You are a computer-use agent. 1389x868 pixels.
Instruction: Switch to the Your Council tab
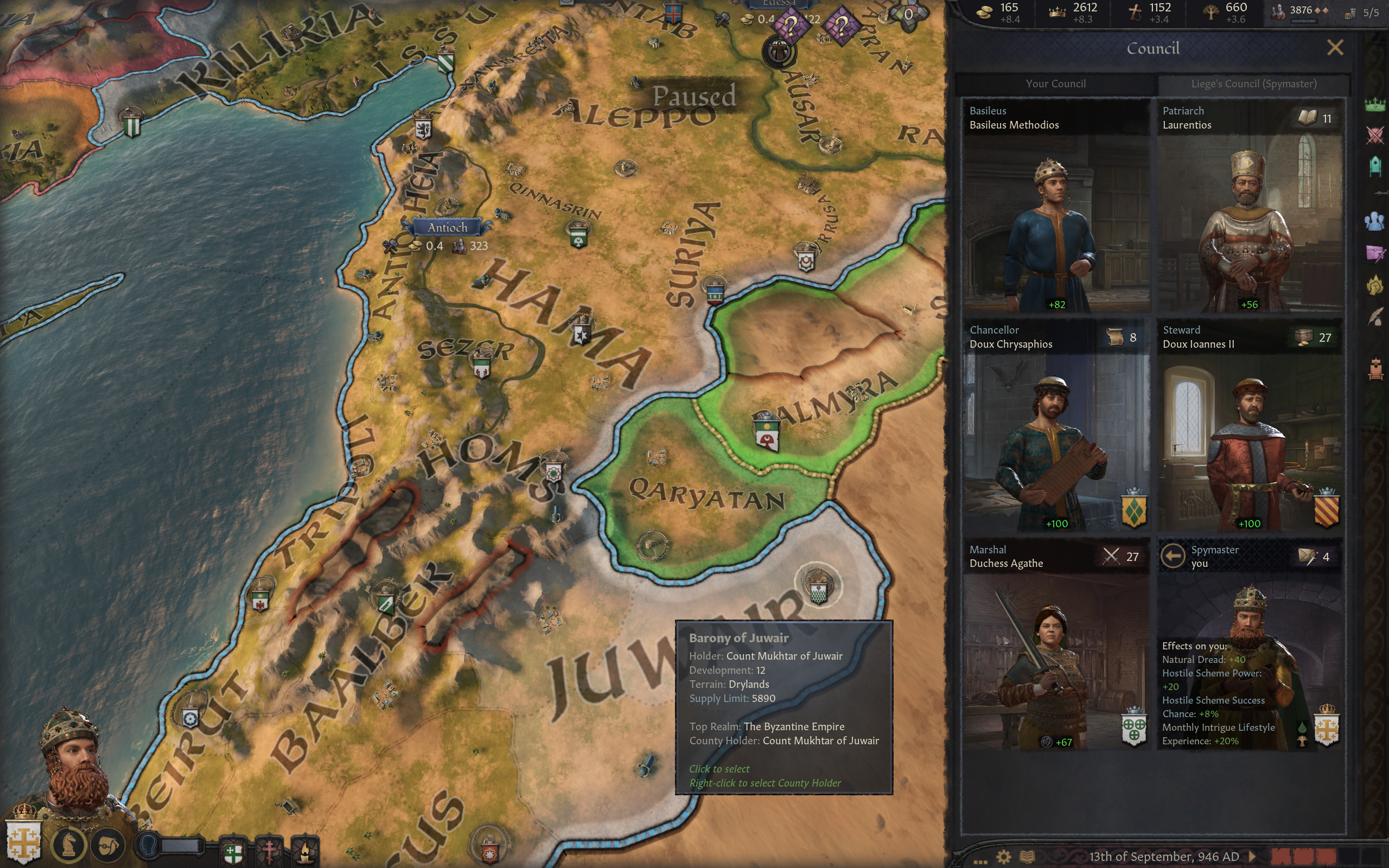pyautogui.click(x=1055, y=84)
